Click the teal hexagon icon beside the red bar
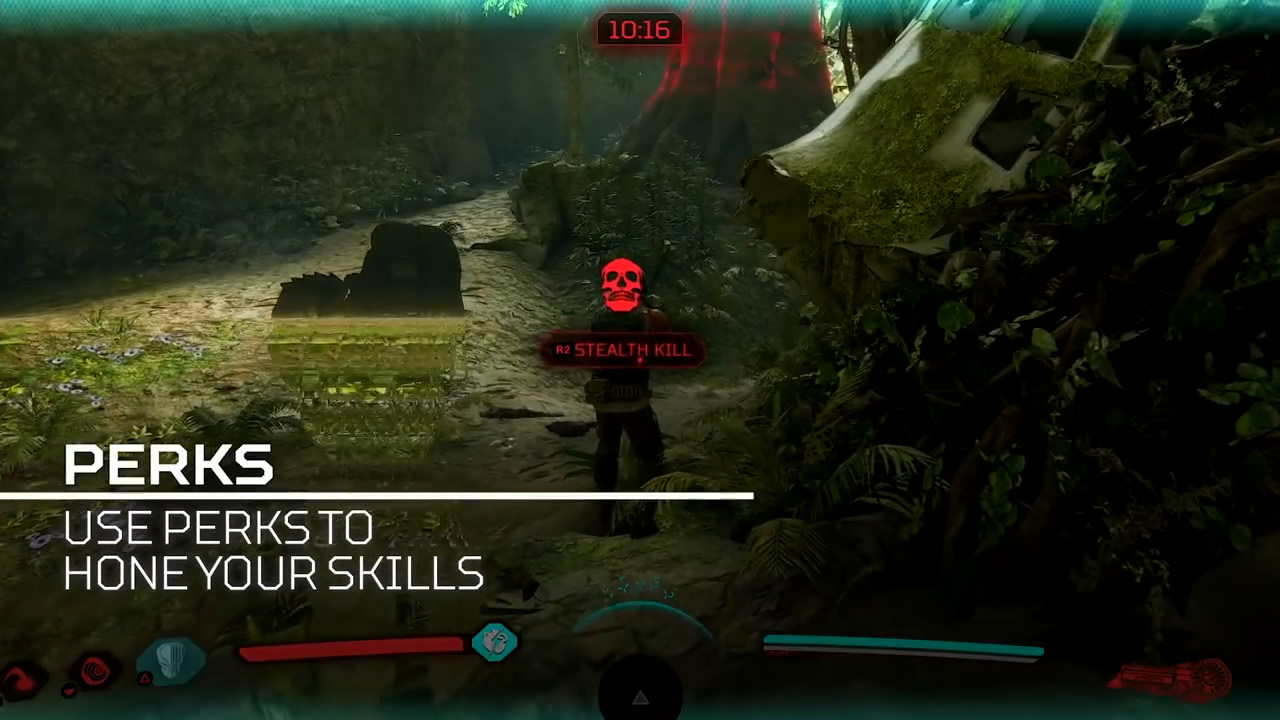Viewport: 1280px width, 720px height. click(494, 642)
